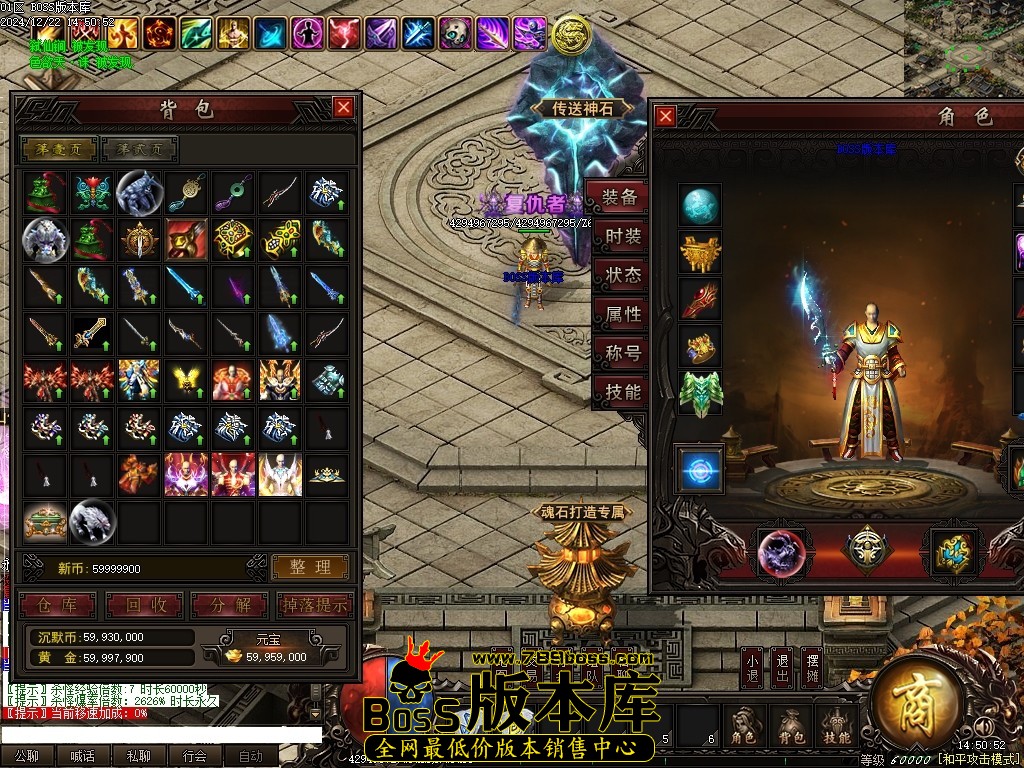Open the 摆摊 stall button

[813, 667]
